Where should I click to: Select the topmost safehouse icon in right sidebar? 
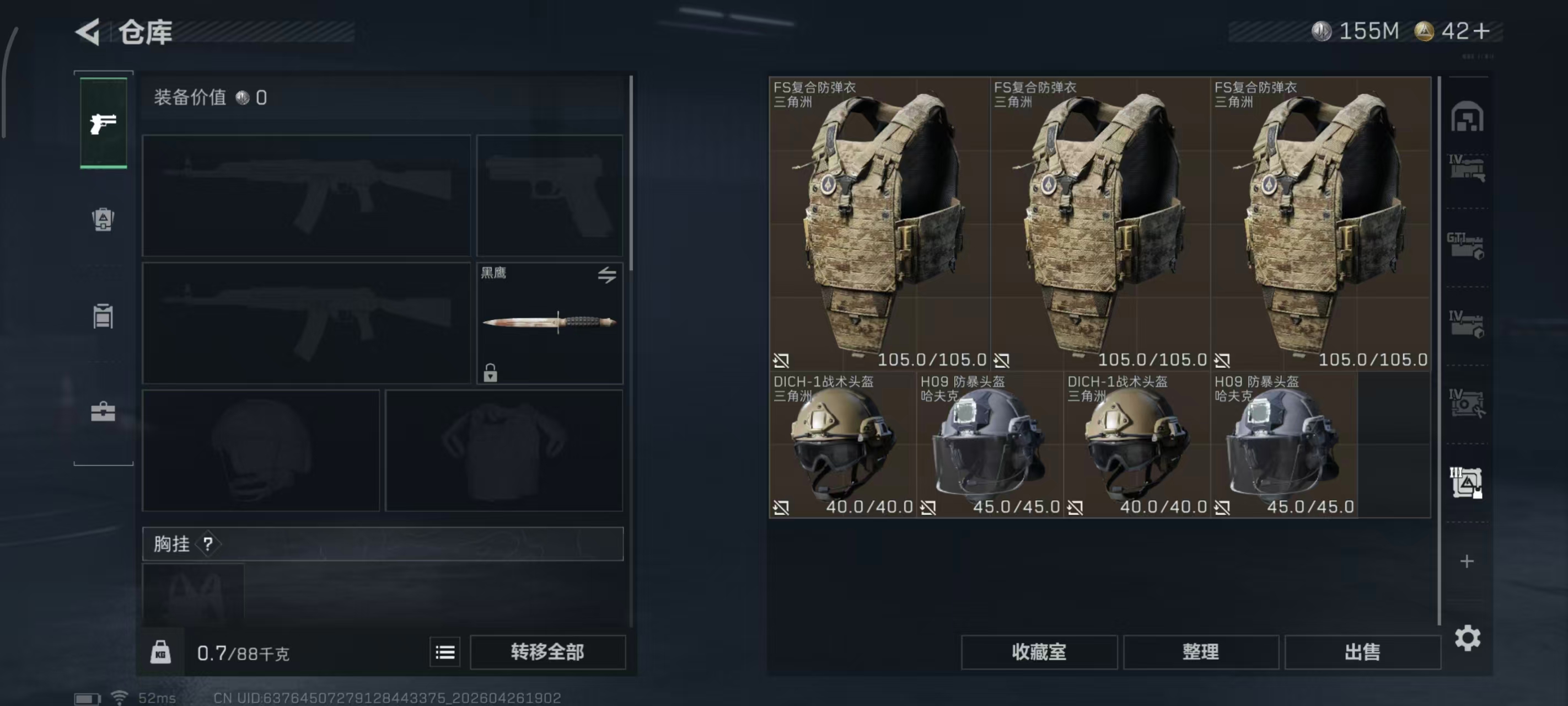[x=1468, y=119]
